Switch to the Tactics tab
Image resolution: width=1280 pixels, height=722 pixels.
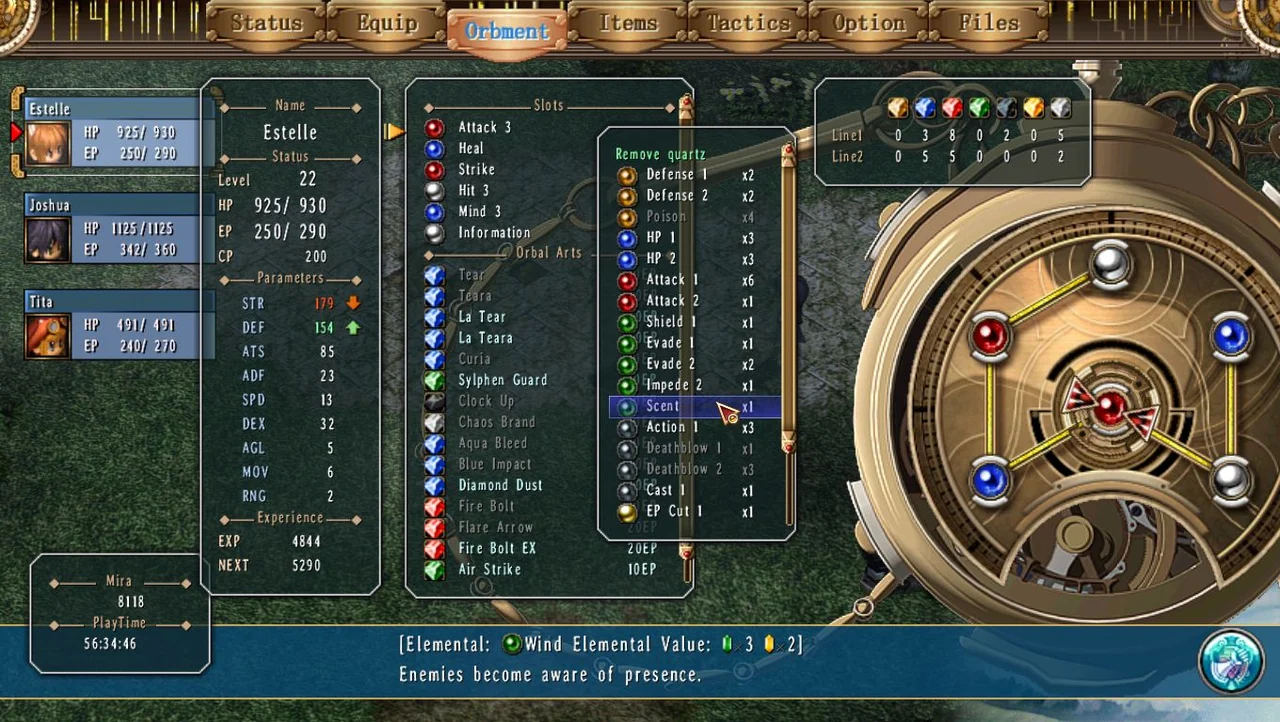747,22
